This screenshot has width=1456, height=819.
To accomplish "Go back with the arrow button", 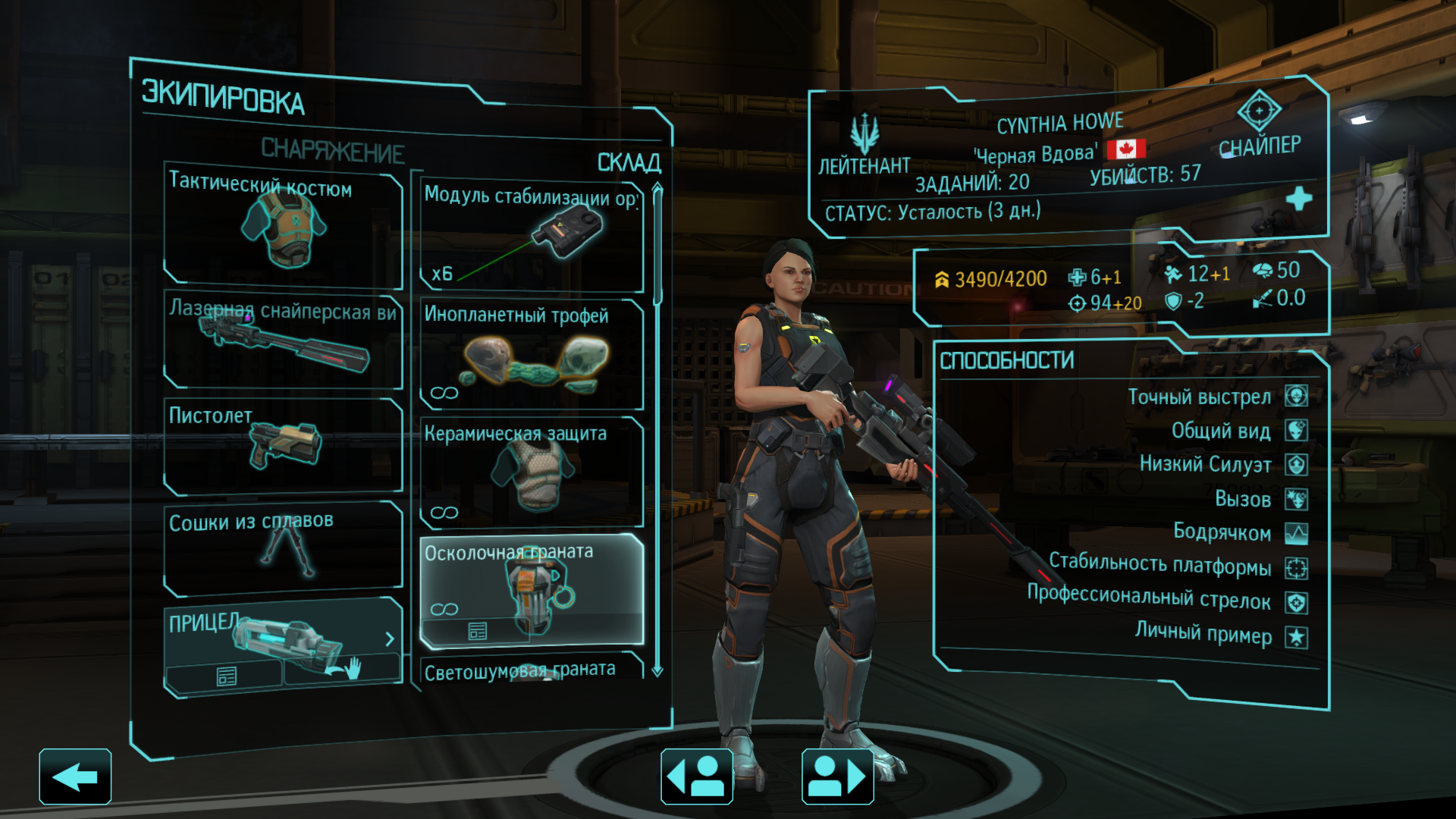I will coord(75,777).
